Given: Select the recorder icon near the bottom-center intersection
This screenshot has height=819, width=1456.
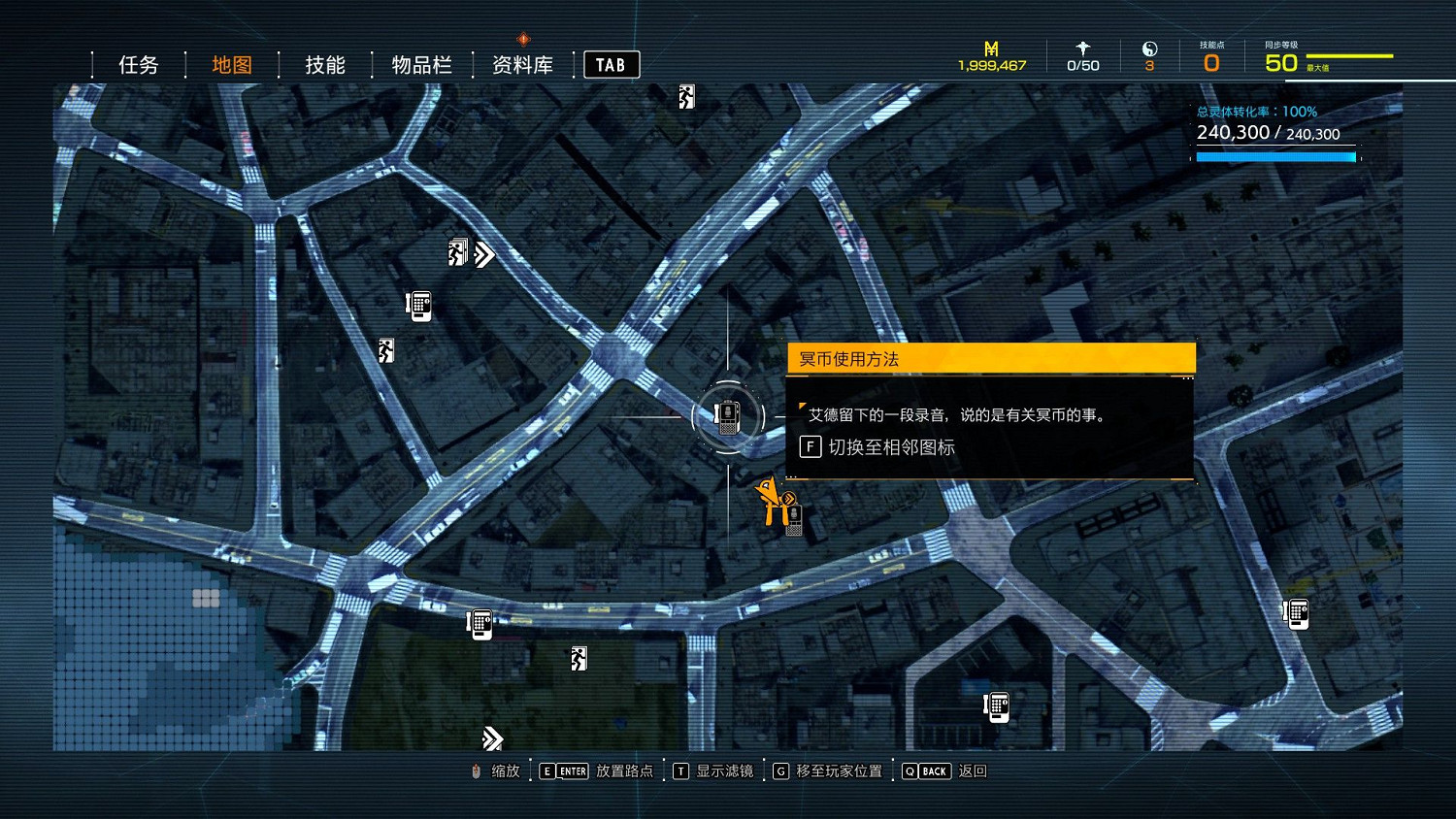Looking at the screenshot, I should click(x=996, y=706).
